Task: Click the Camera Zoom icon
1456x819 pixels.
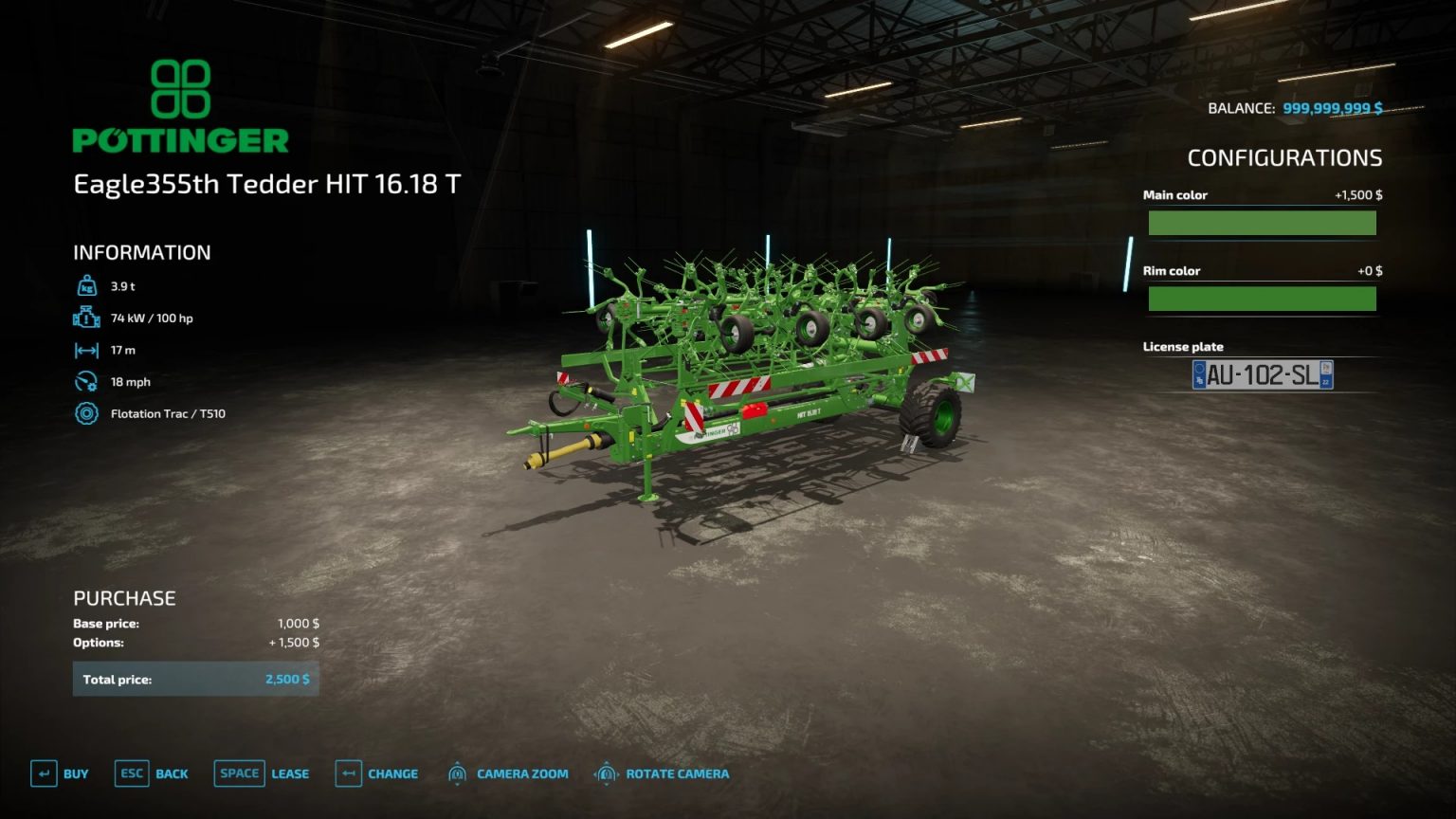Action: tap(459, 773)
